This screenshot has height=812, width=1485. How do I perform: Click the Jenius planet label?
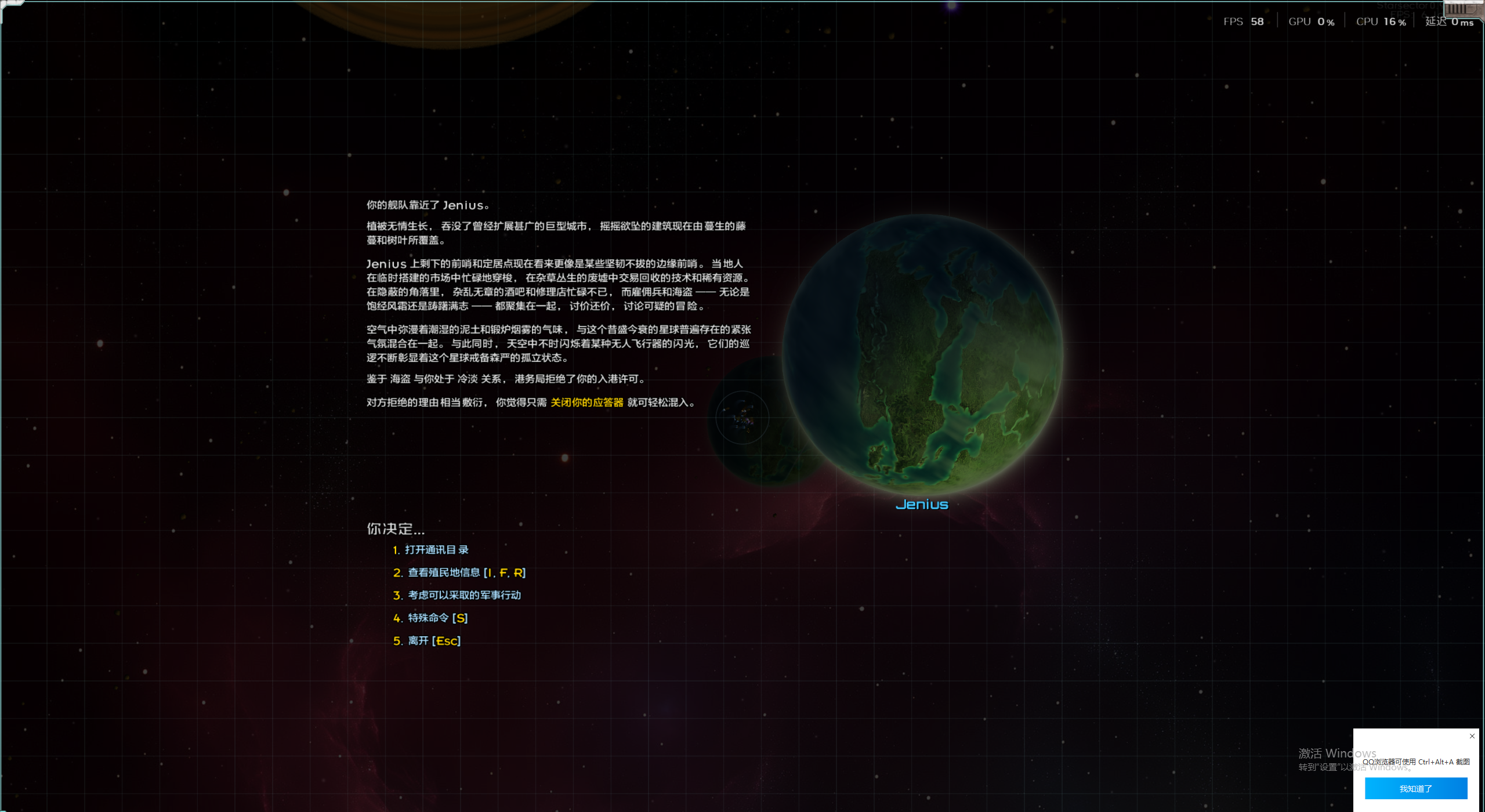pos(921,504)
